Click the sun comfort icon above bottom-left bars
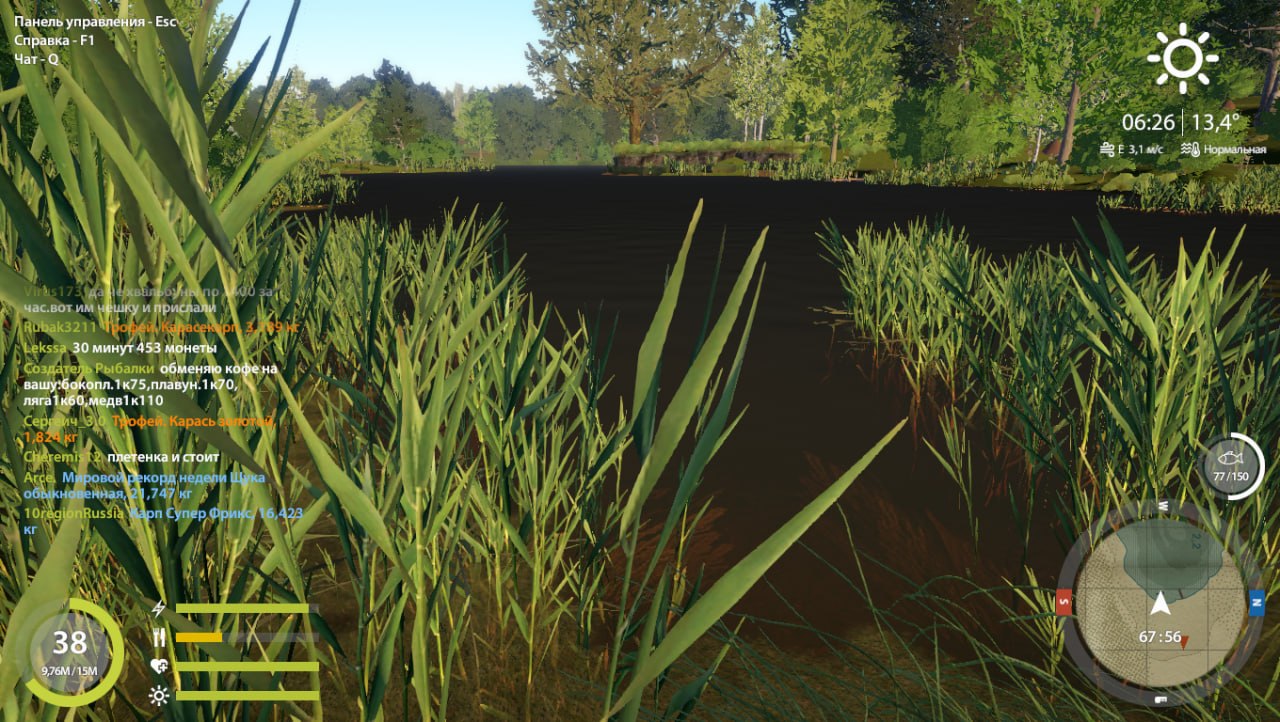 coord(158,695)
